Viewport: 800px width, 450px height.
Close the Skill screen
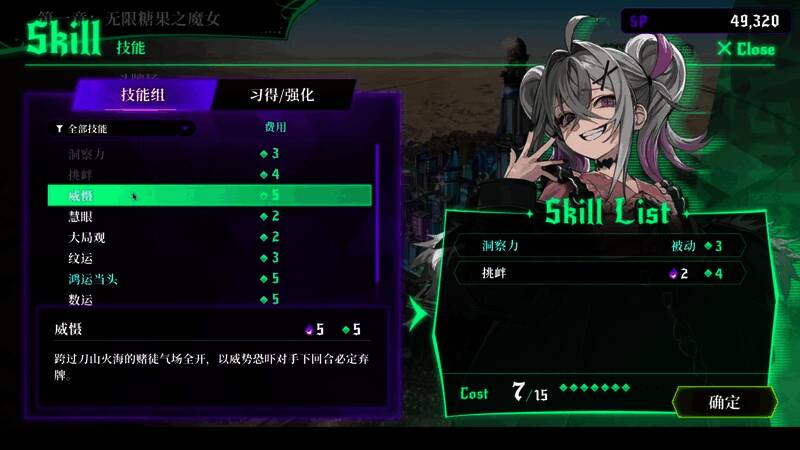tap(746, 49)
